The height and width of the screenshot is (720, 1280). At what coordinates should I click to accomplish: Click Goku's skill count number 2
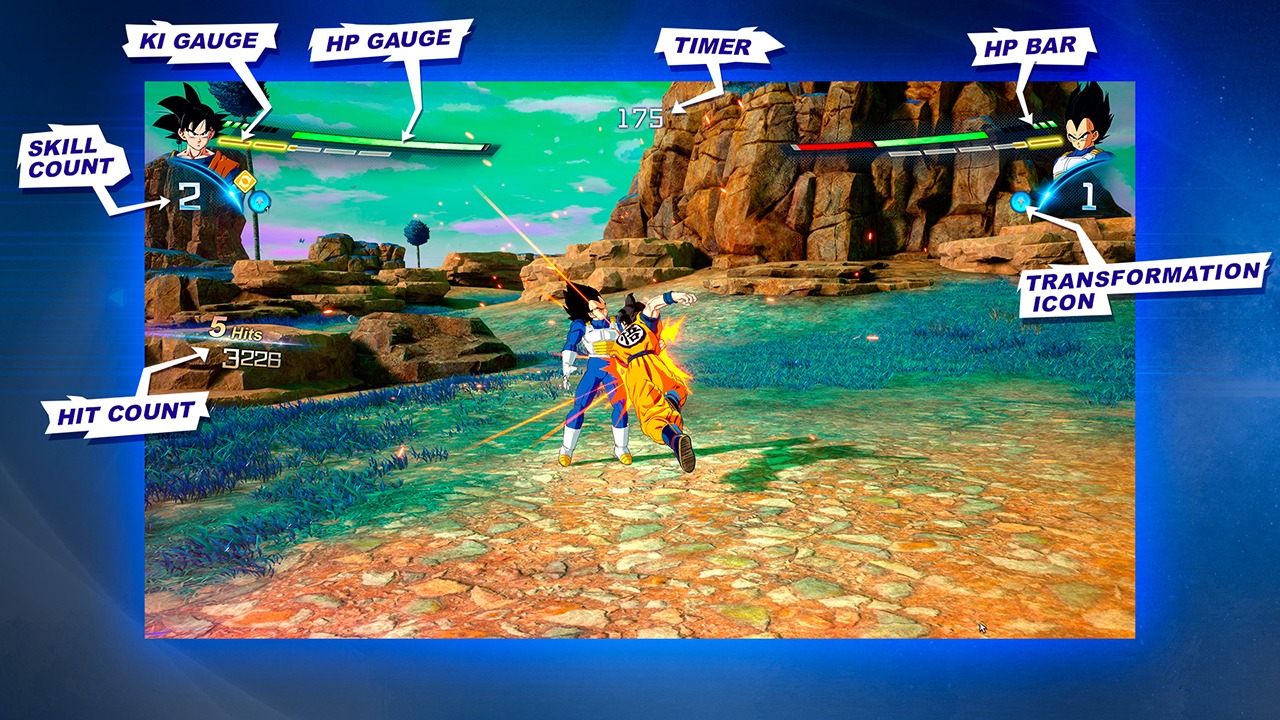pos(188,194)
